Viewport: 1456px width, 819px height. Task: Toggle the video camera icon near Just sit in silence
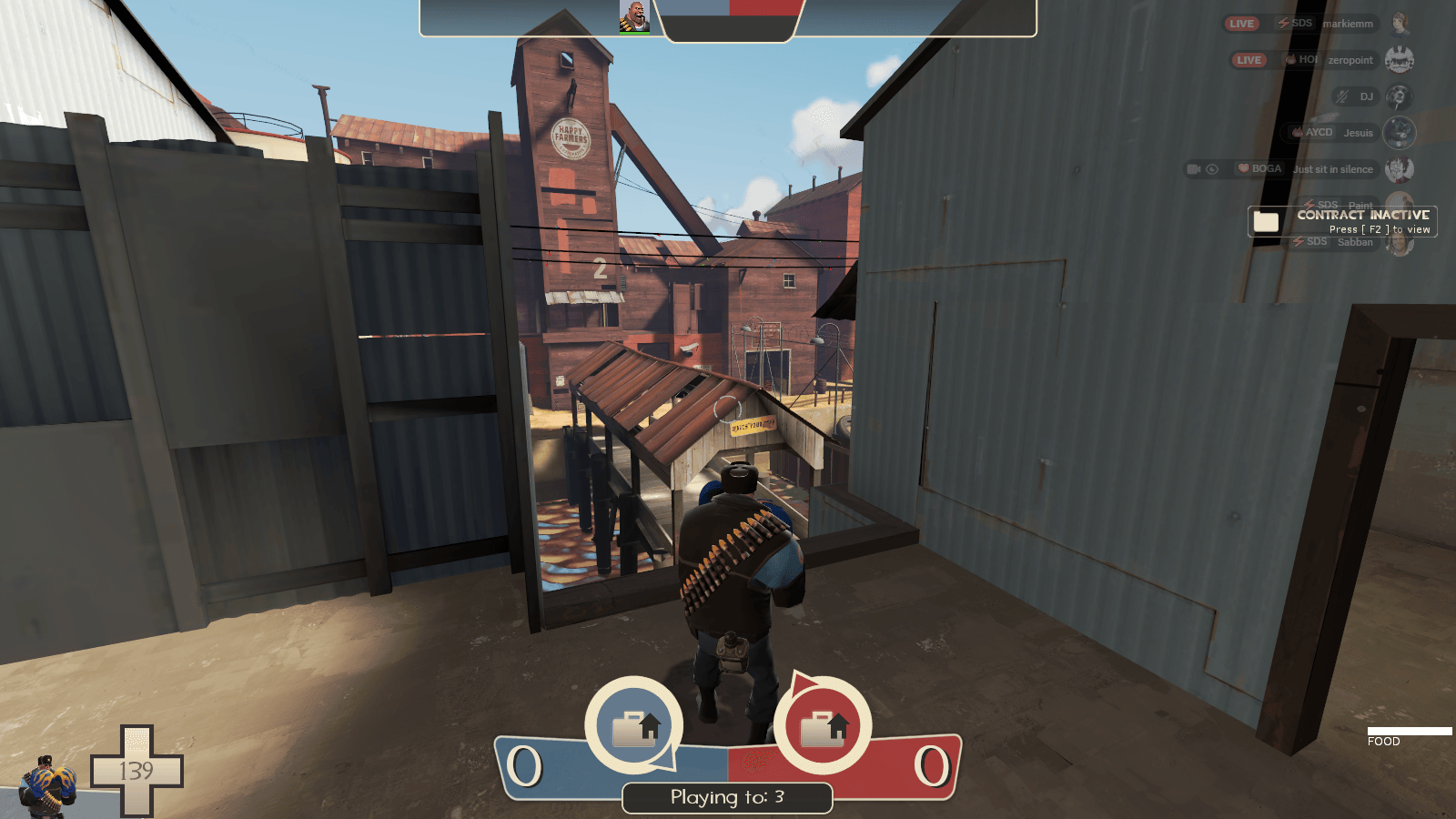tap(1193, 169)
